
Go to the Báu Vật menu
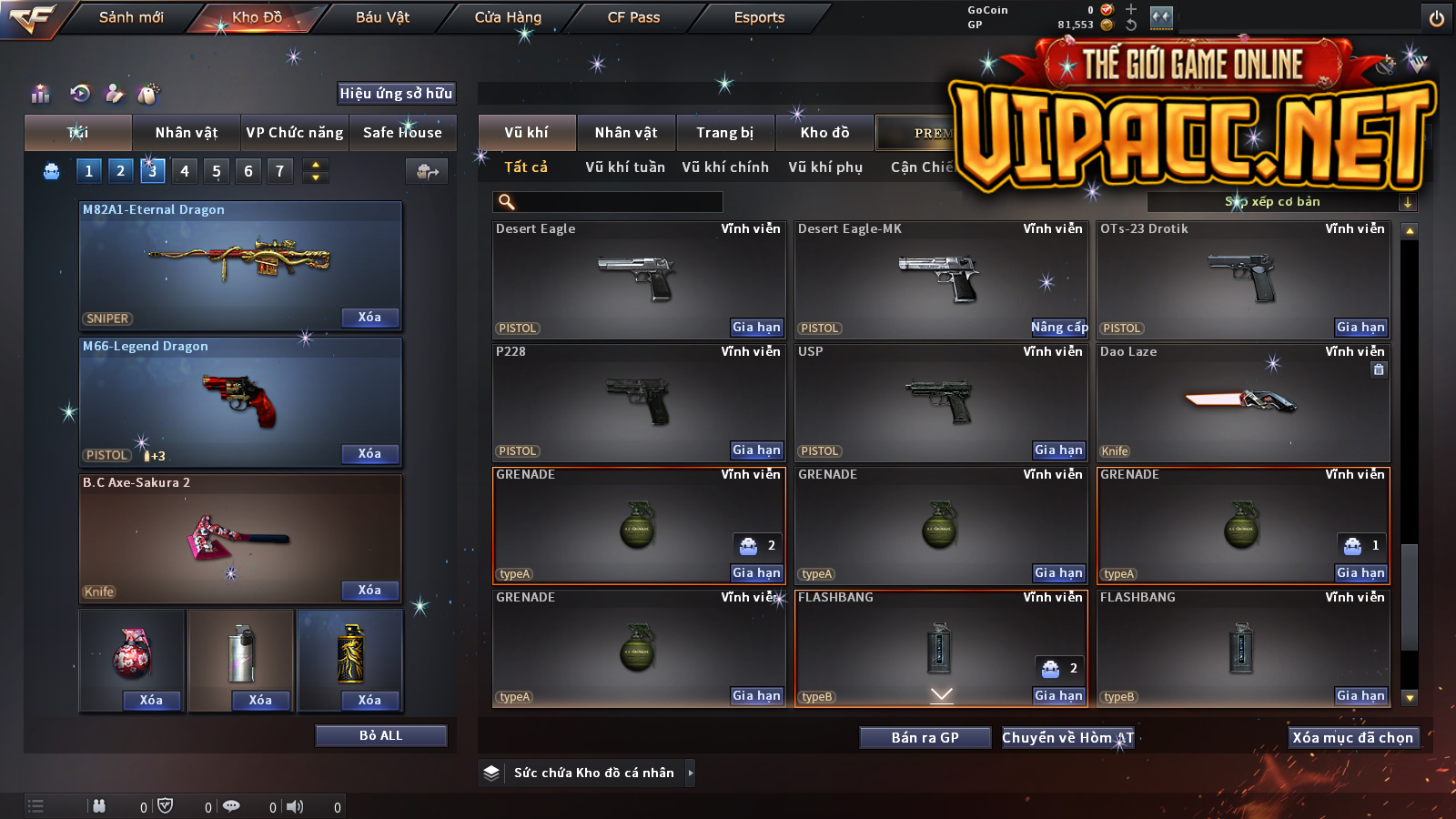coord(382,17)
